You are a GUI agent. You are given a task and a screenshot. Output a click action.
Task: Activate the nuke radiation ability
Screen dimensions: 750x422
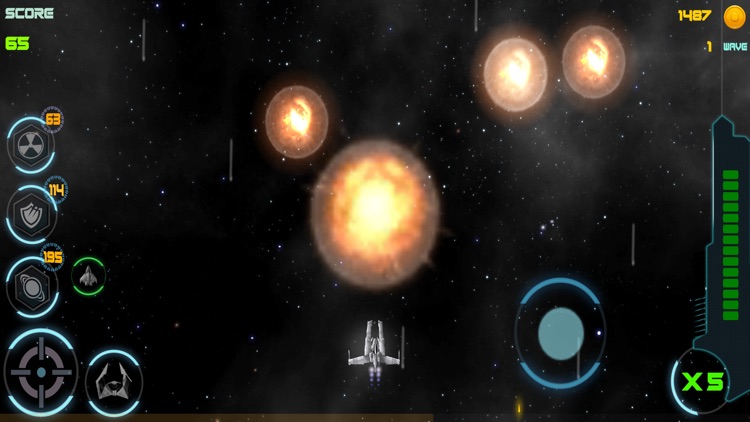point(30,145)
